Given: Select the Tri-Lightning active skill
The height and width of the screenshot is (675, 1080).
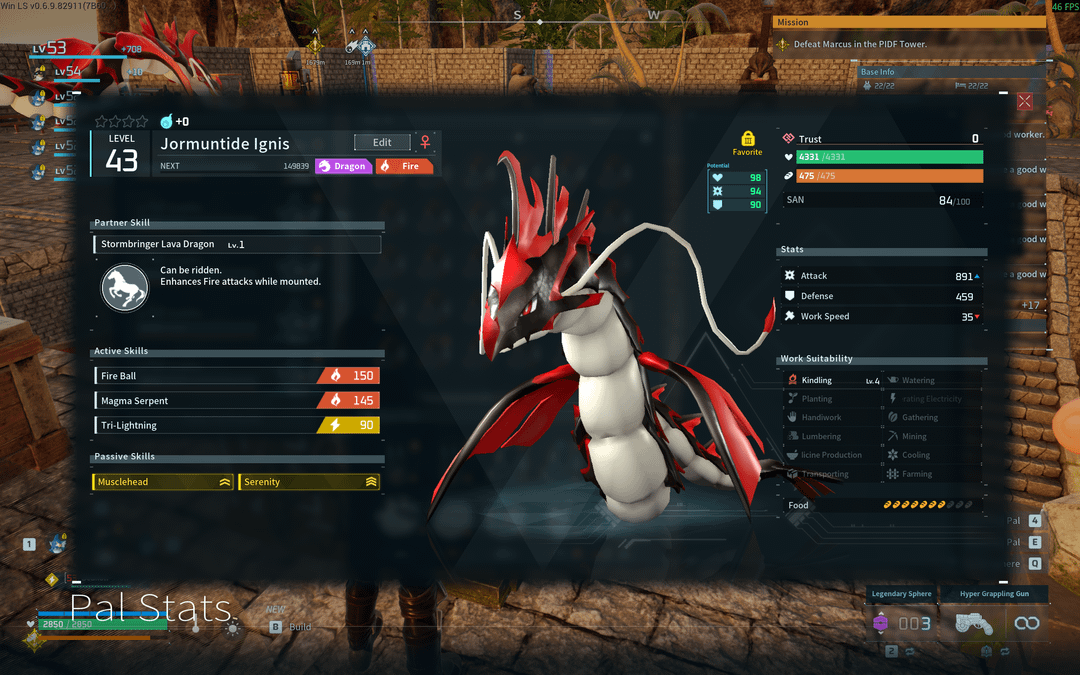Looking at the screenshot, I should pos(237,426).
